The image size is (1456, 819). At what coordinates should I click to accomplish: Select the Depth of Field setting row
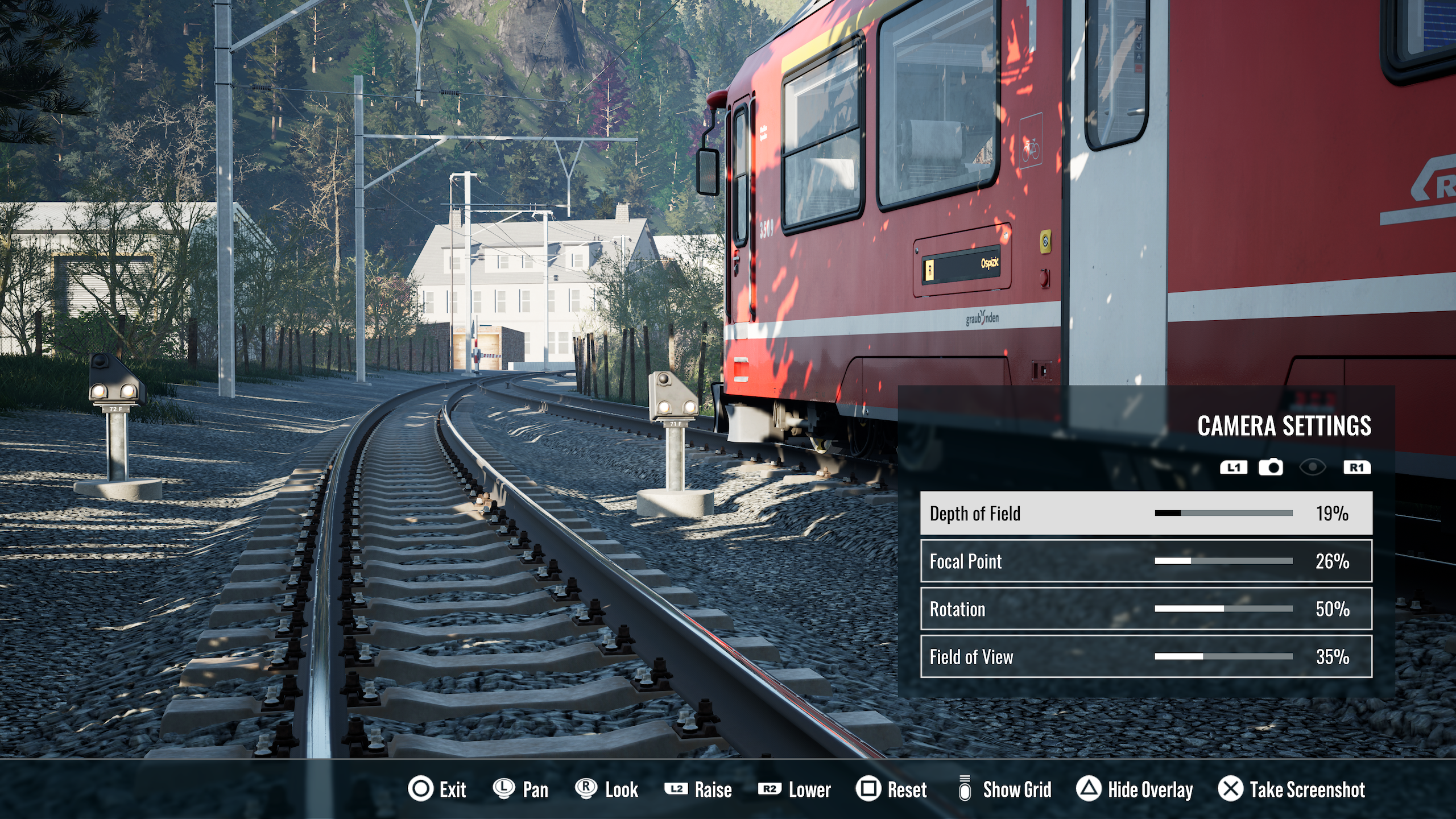[1145, 513]
